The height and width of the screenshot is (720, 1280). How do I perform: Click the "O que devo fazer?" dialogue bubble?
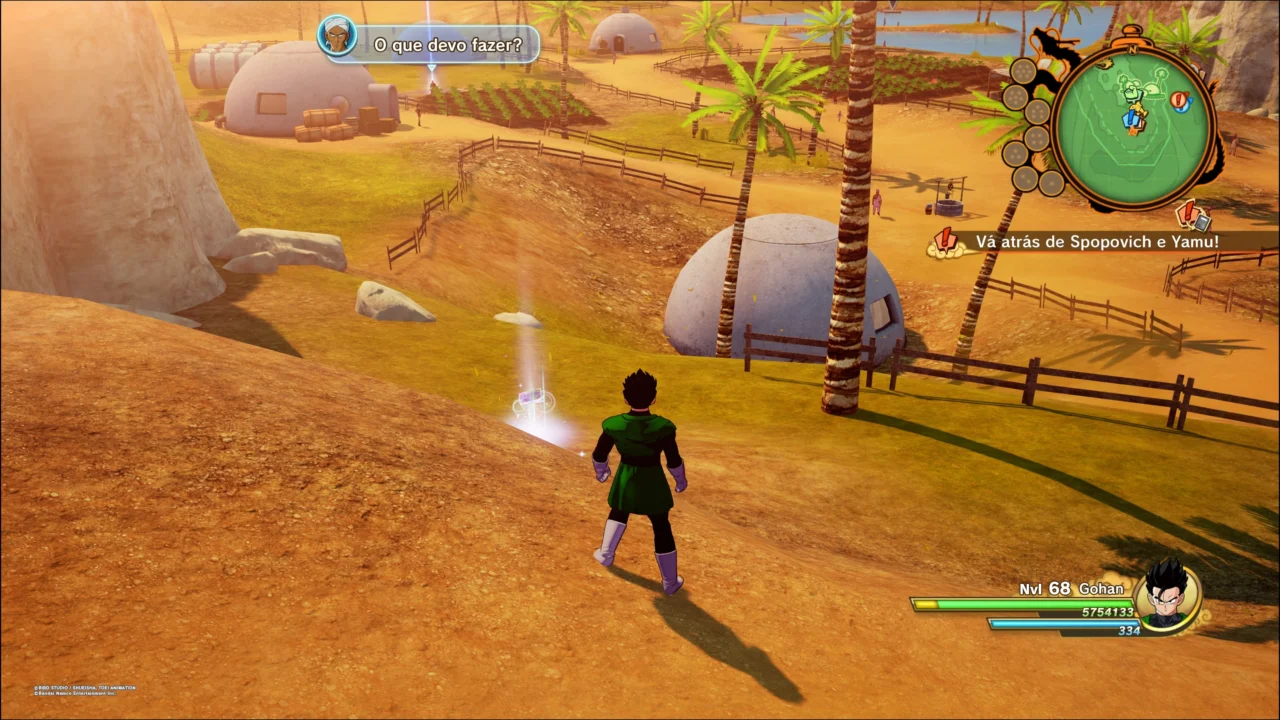point(448,45)
